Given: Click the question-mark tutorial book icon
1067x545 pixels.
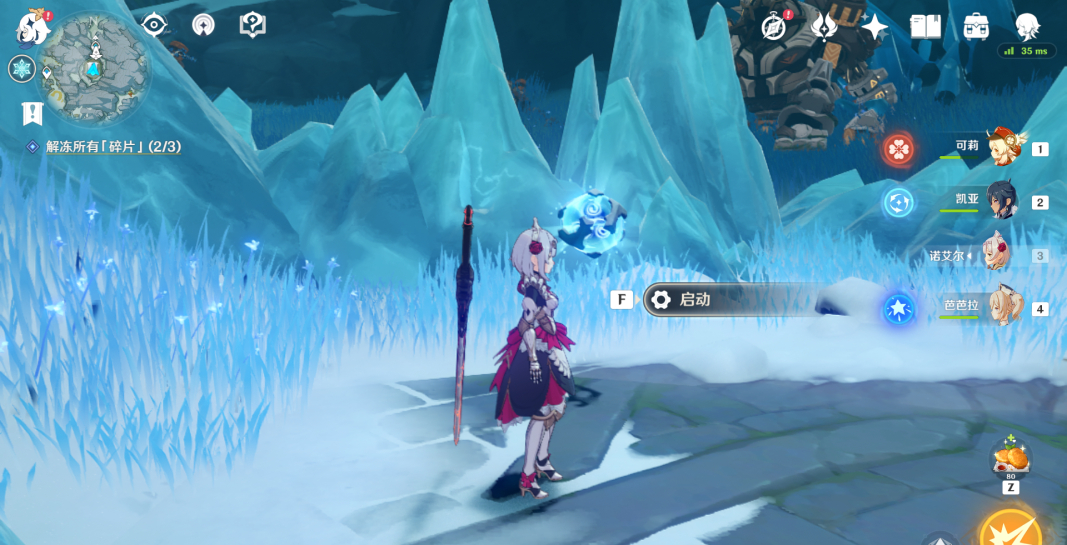Looking at the screenshot, I should click(x=253, y=25).
